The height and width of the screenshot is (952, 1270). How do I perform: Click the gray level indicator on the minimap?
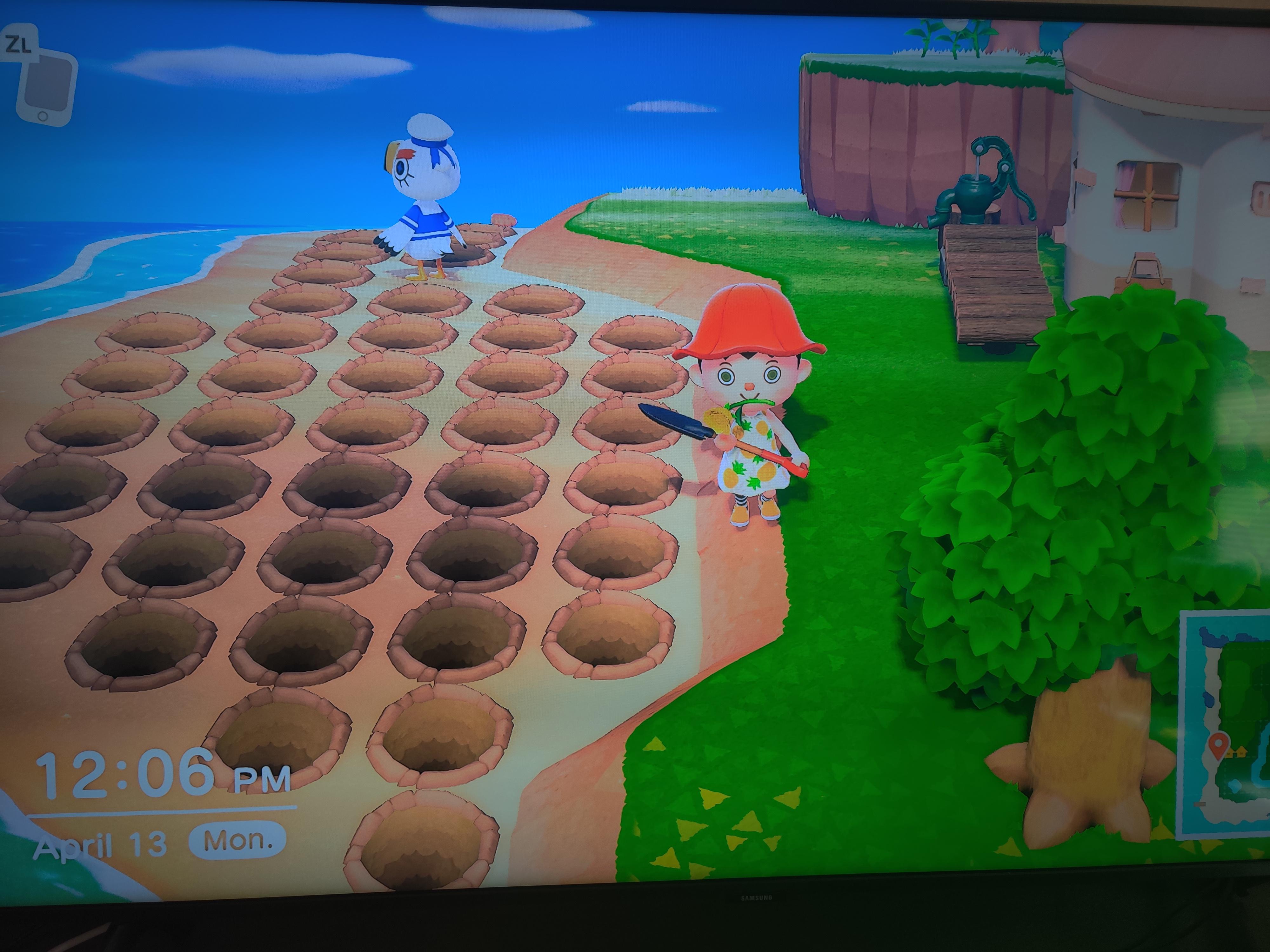(1200, 803)
